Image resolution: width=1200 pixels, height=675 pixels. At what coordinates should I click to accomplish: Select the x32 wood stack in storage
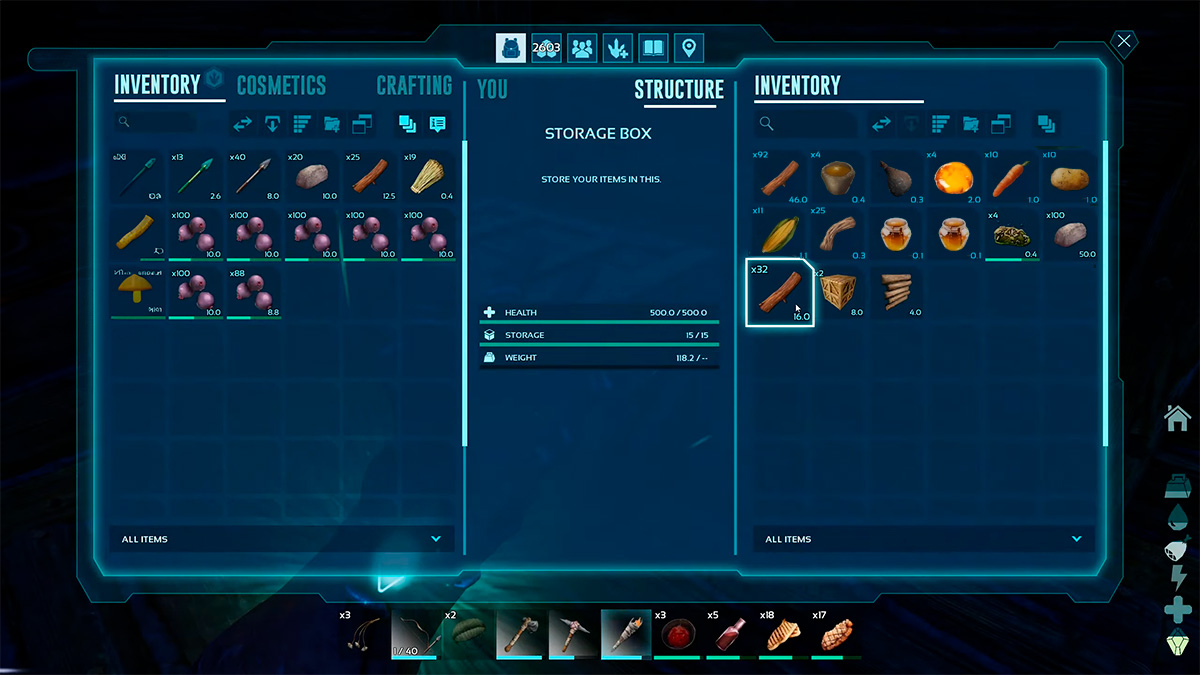coord(780,293)
